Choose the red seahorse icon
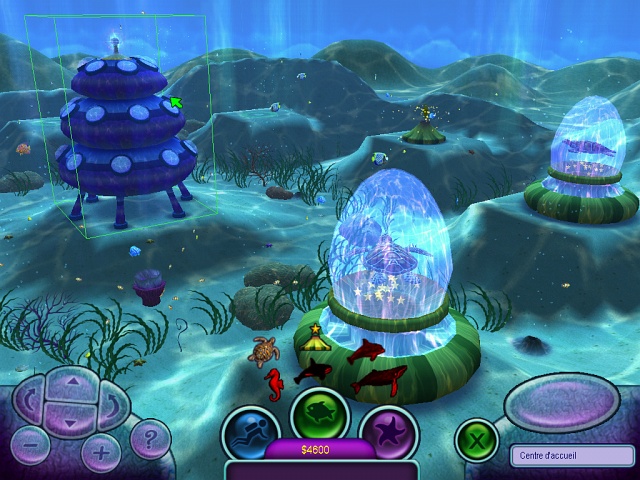This screenshot has height=480, width=640. 274,381
